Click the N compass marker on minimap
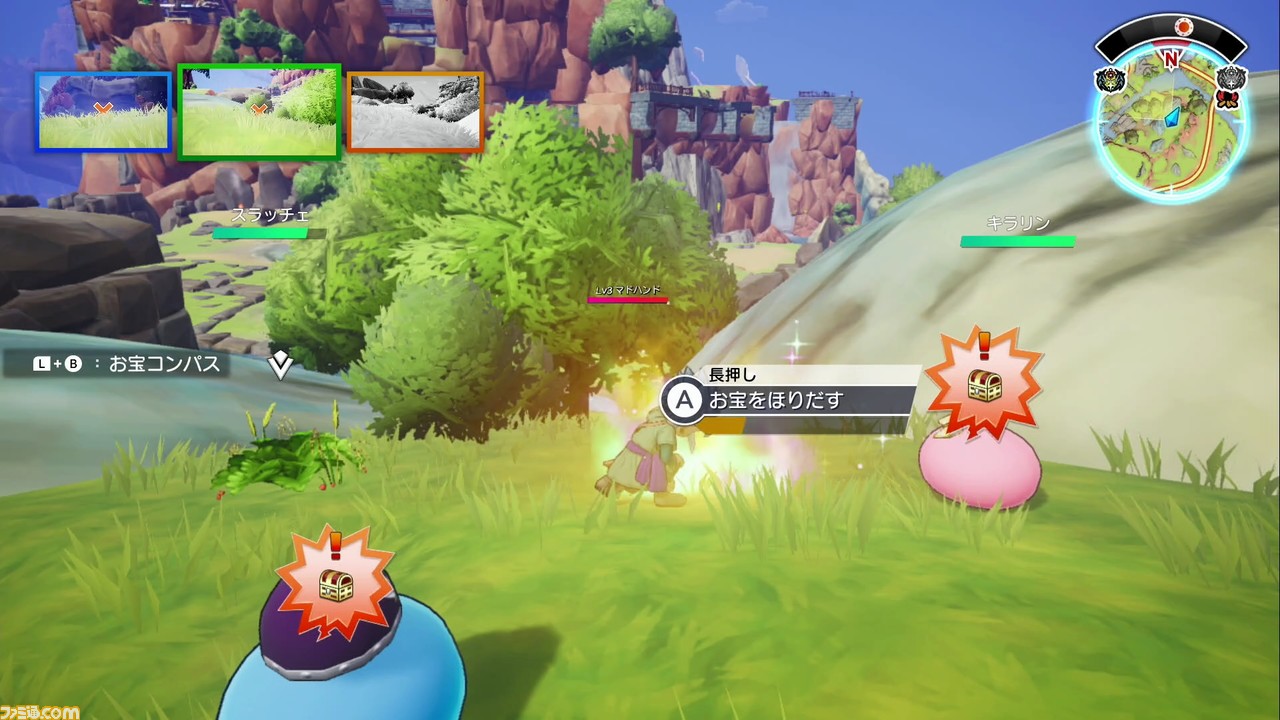Viewport: 1280px width, 720px height. 1171,59
